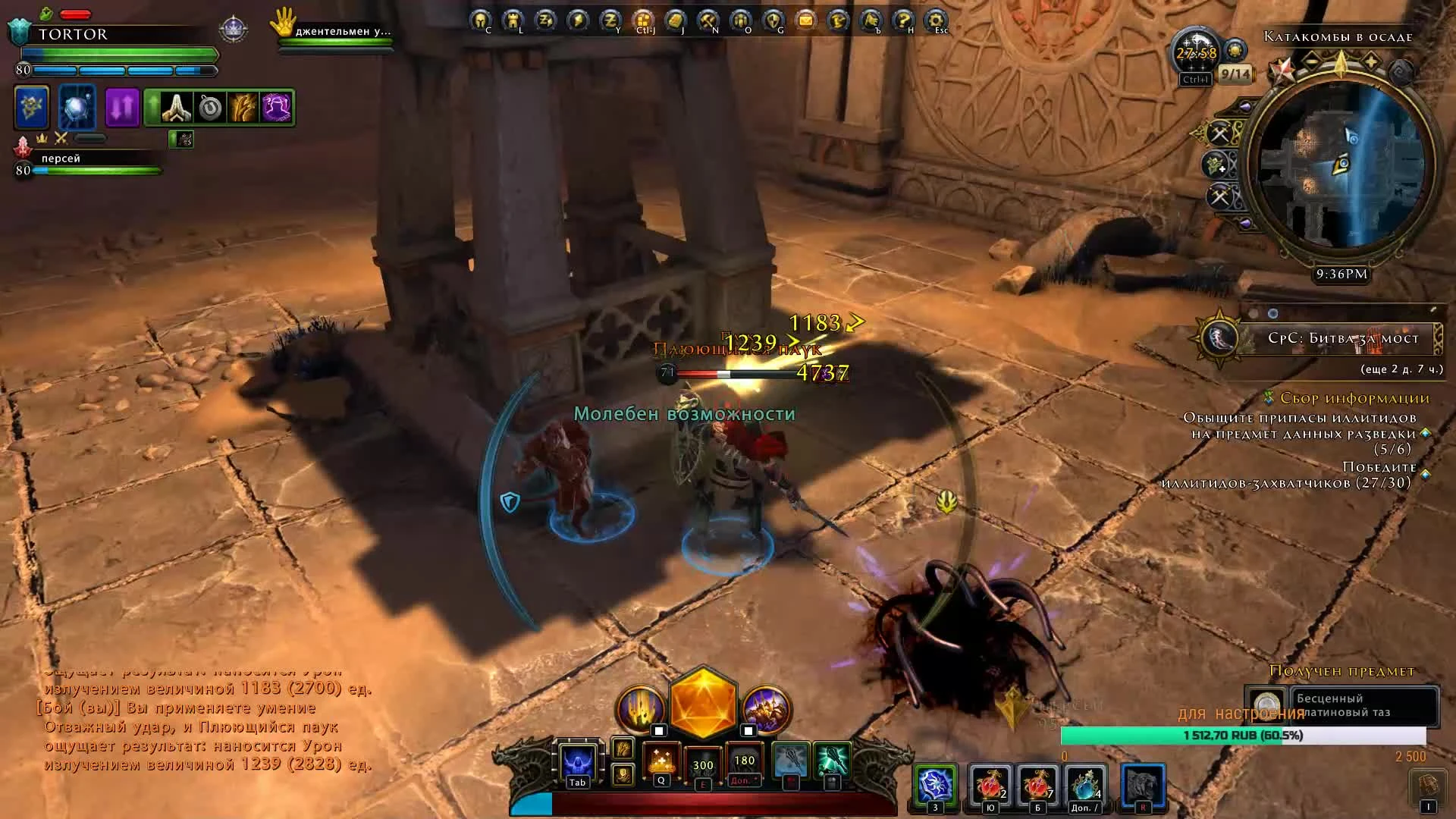Drink the red potion bound to Ю
The image size is (1456, 819).
(x=990, y=785)
